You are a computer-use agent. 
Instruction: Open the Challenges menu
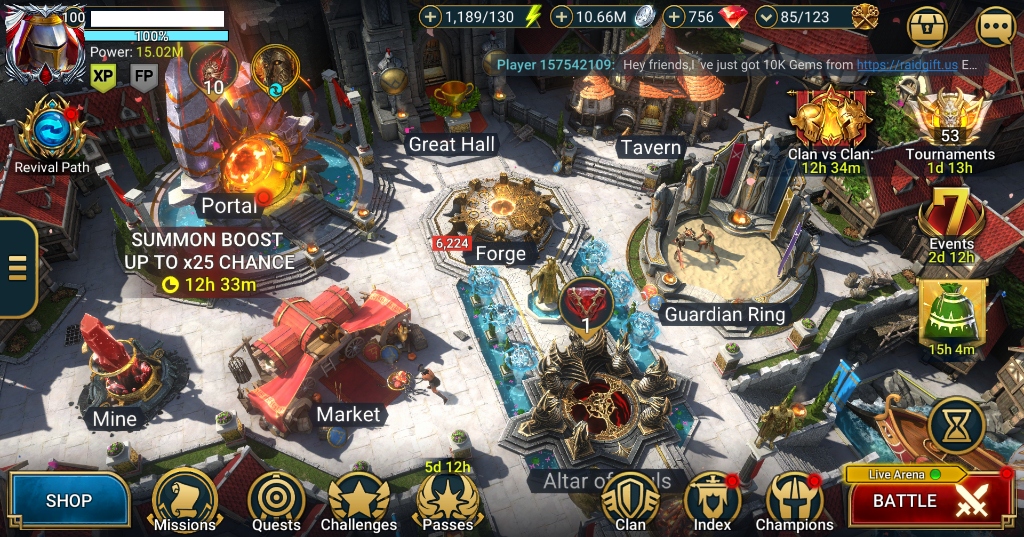click(x=359, y=500)
